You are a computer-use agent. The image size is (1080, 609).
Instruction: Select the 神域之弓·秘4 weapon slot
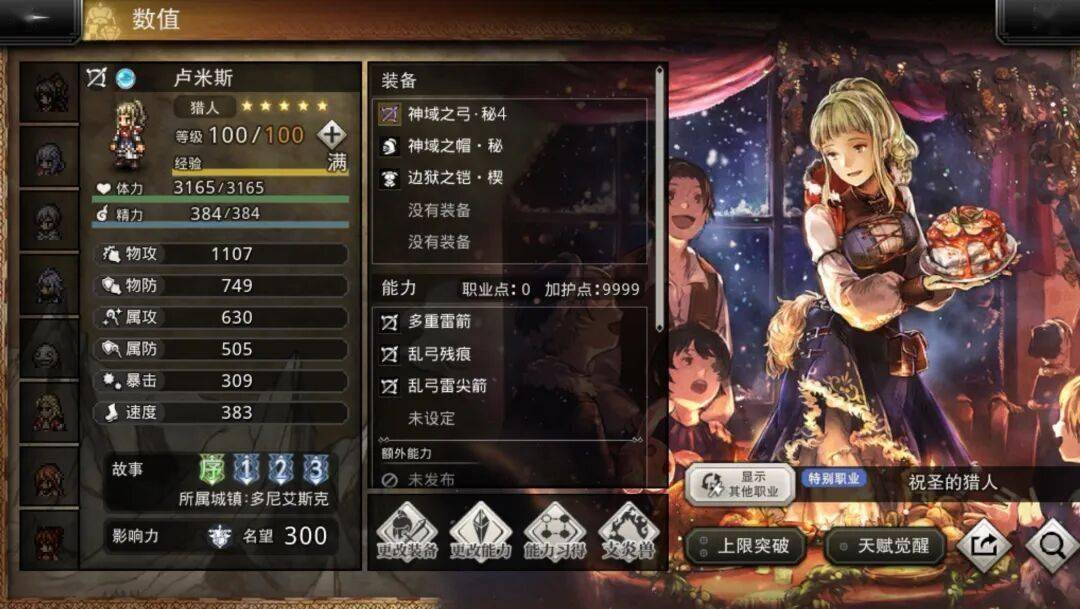point(510,114)
